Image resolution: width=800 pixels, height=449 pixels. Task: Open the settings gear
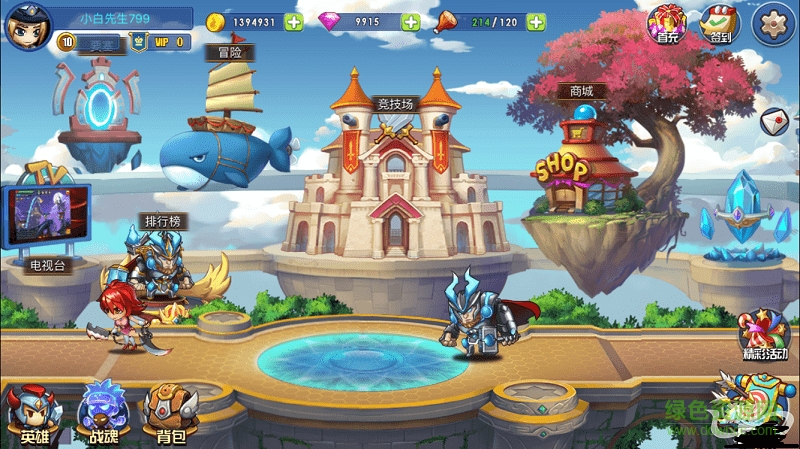(x=772, y=21)
